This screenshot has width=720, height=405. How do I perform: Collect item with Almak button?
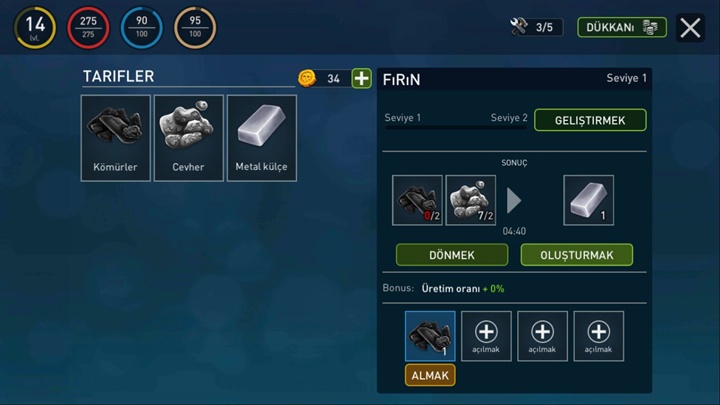[430, 375]
